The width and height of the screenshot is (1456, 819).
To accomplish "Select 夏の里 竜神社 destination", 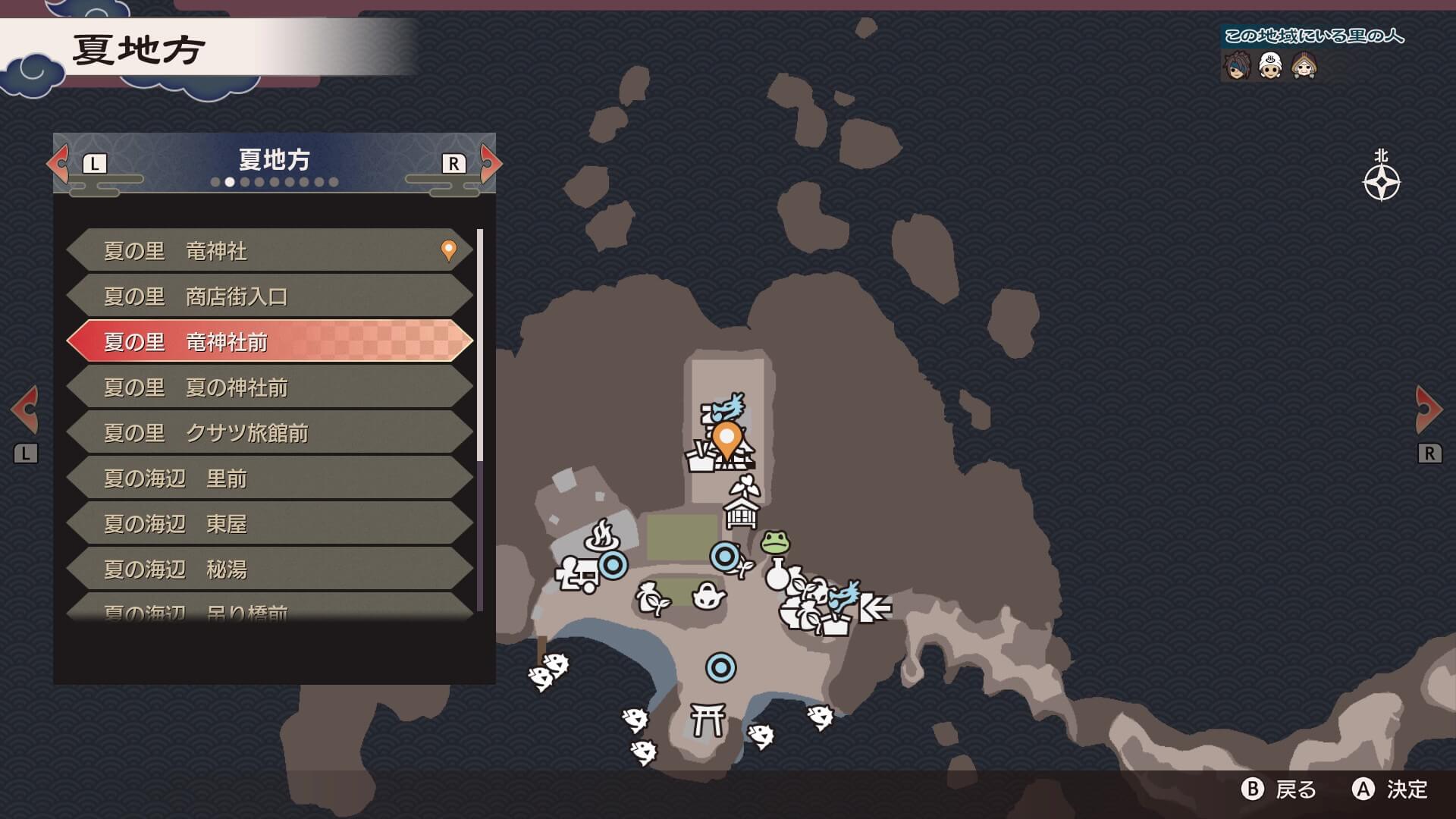I will [269, 251].
